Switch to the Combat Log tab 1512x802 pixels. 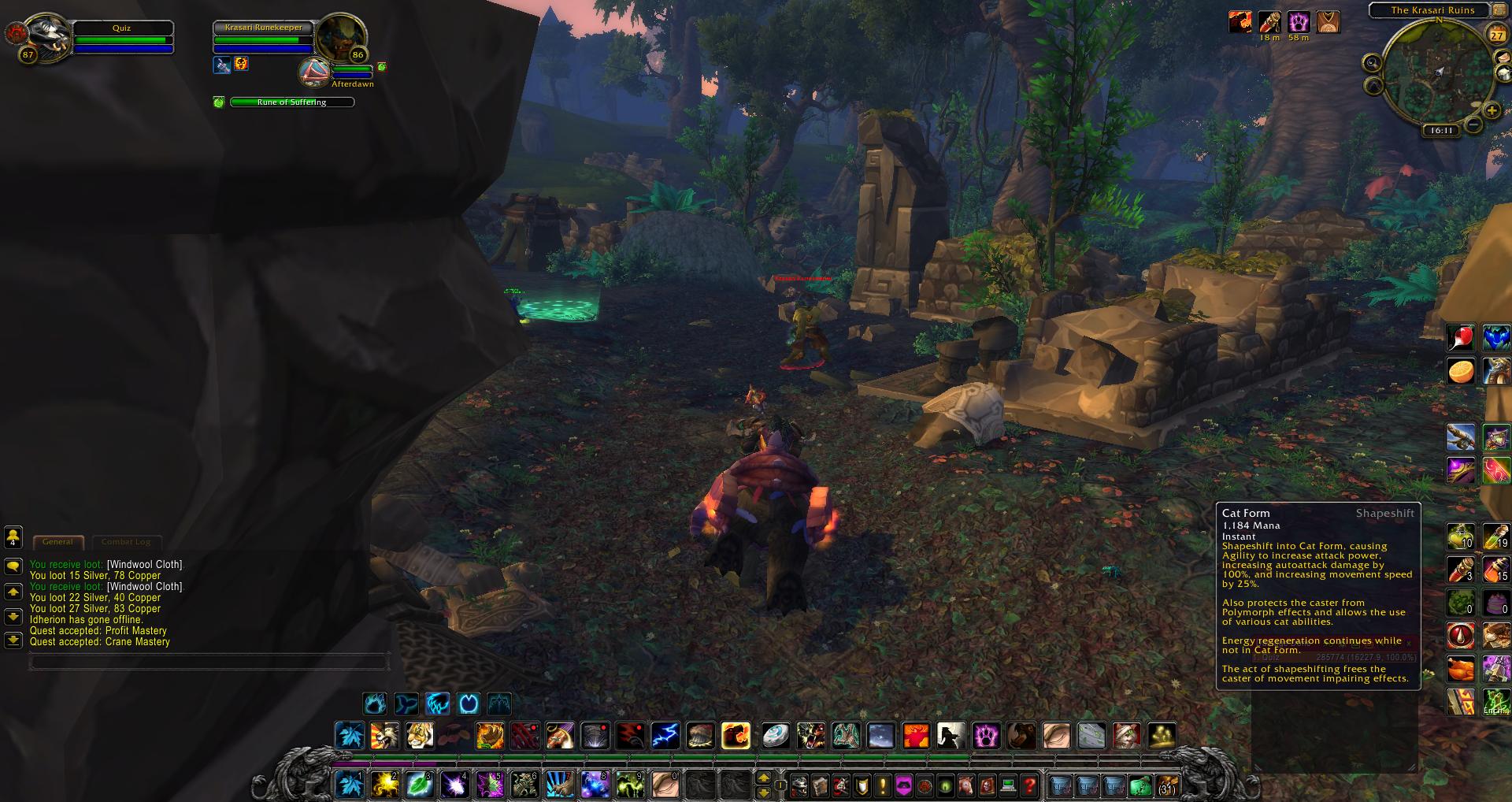pyautogui.click(x=126, y=542)
